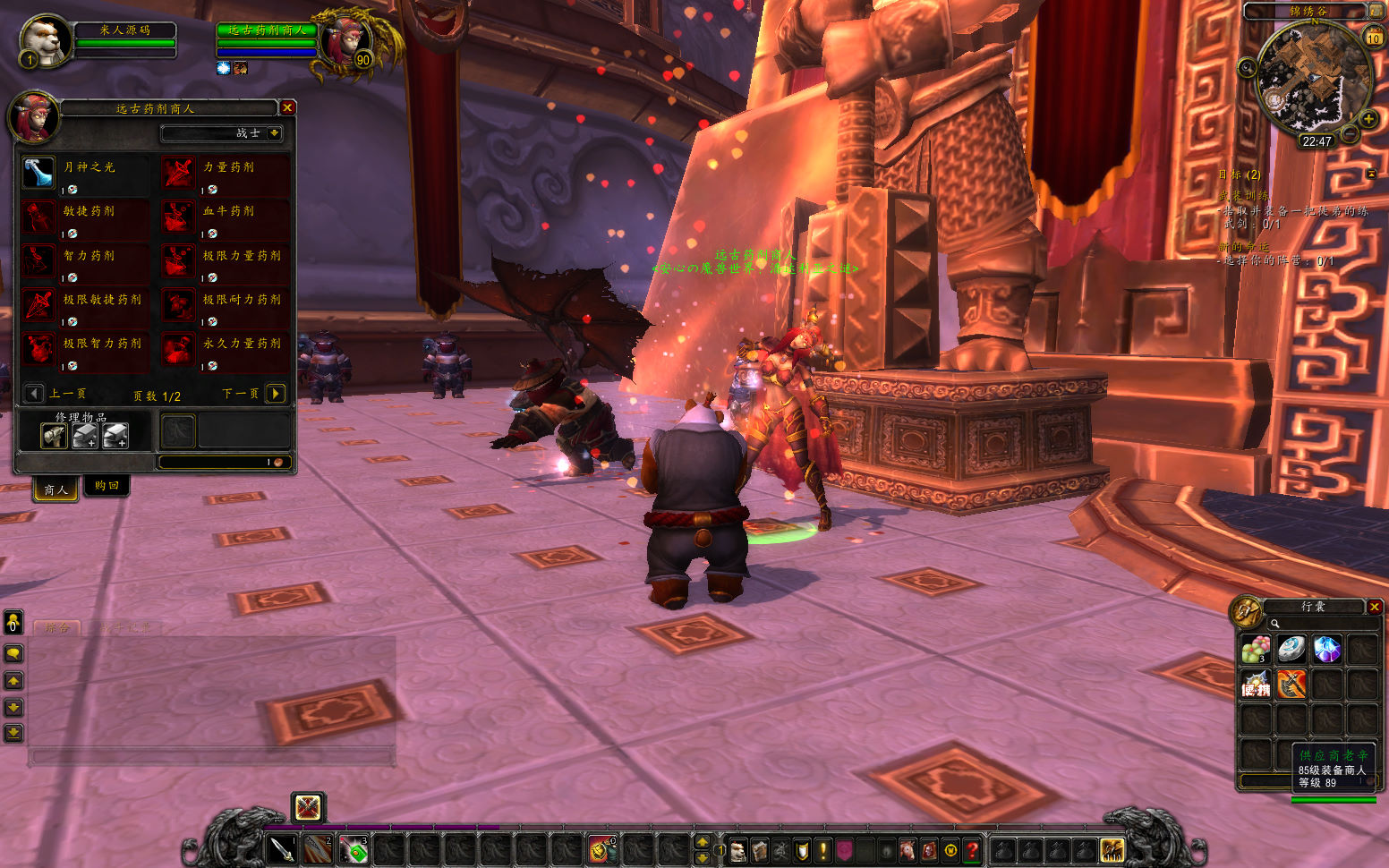This screenshot has width=1389, height=868.
Task: Choose the 血牛药剂 merchant item
Action: (x=178, y=217)
